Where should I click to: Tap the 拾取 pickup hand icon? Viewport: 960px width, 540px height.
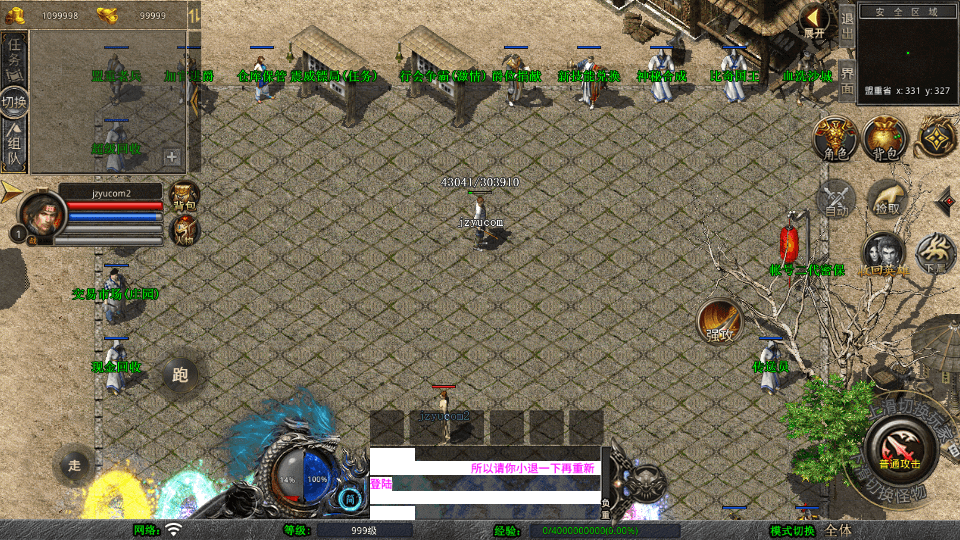[x=886, y=198]
